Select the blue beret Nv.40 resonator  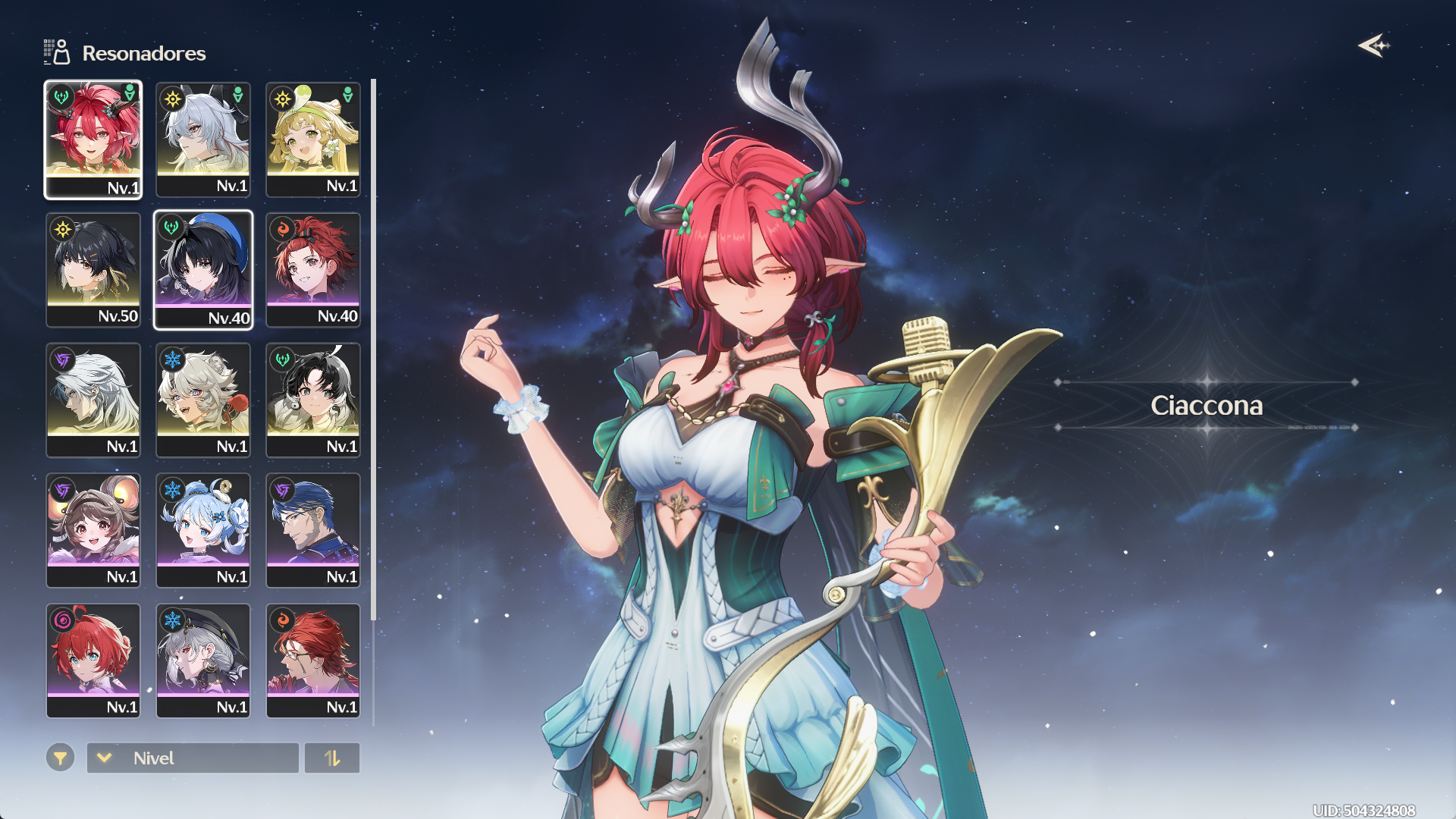203,270
